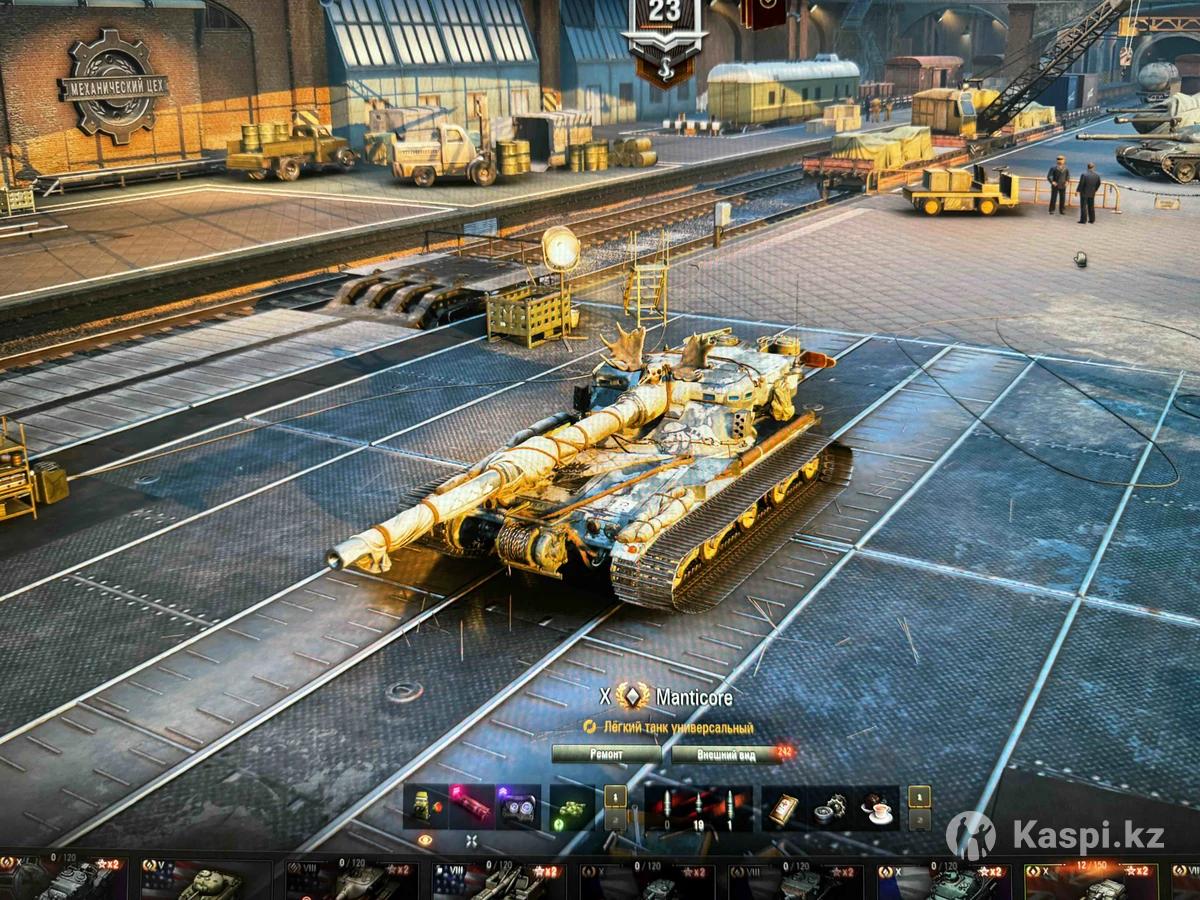The height and width of the screenshot is (900, 1200).
Task: Click the Ремонт repair button
Action: [606, 754]
